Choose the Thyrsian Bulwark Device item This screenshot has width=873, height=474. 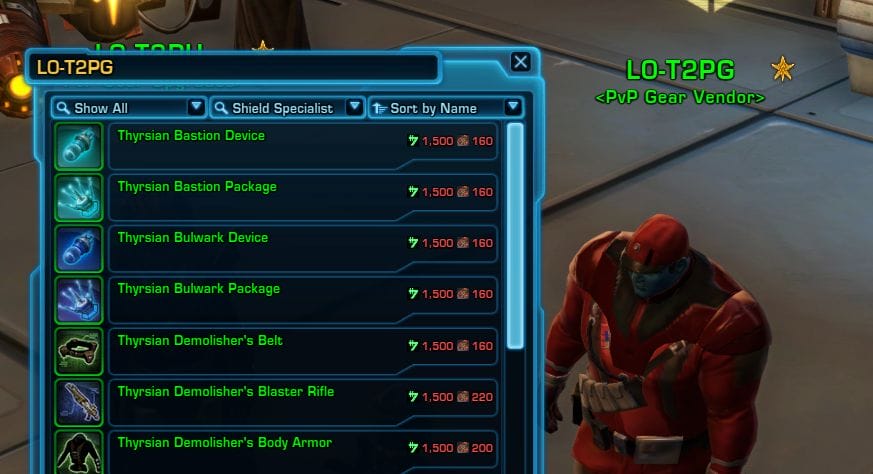pos(301,248)
